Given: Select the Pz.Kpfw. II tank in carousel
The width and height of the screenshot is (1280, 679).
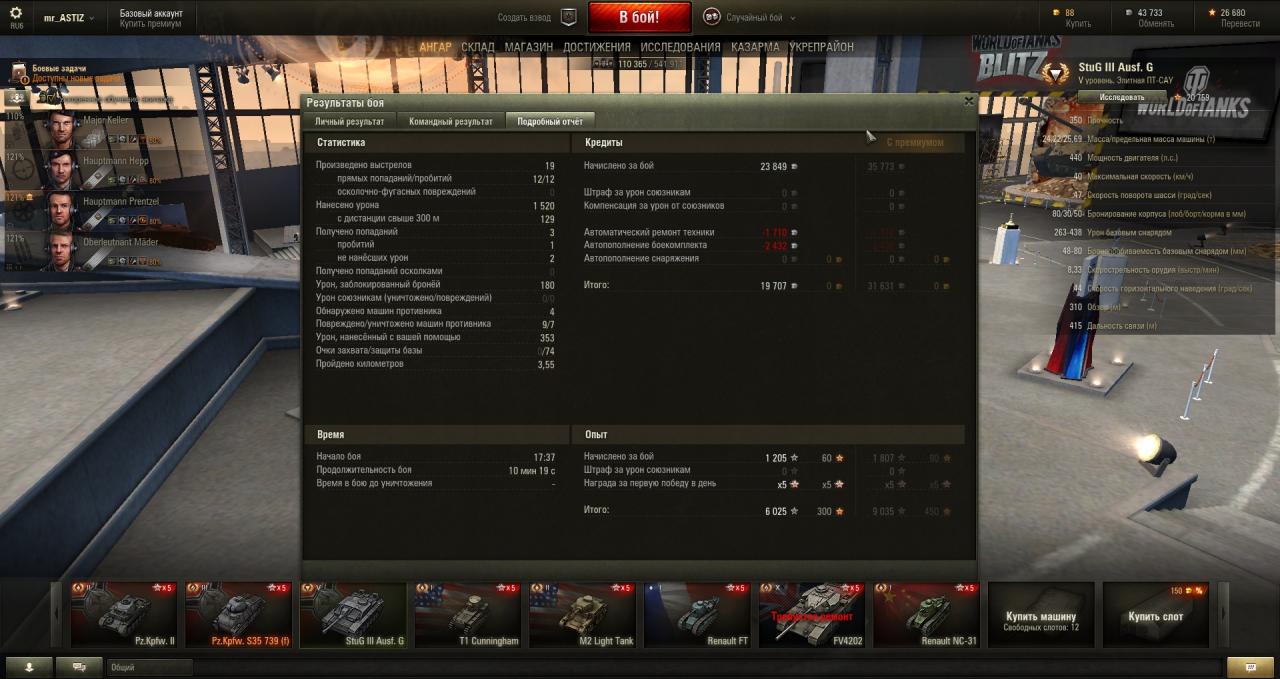Looking at the screenshot, I should click(124, 615).
